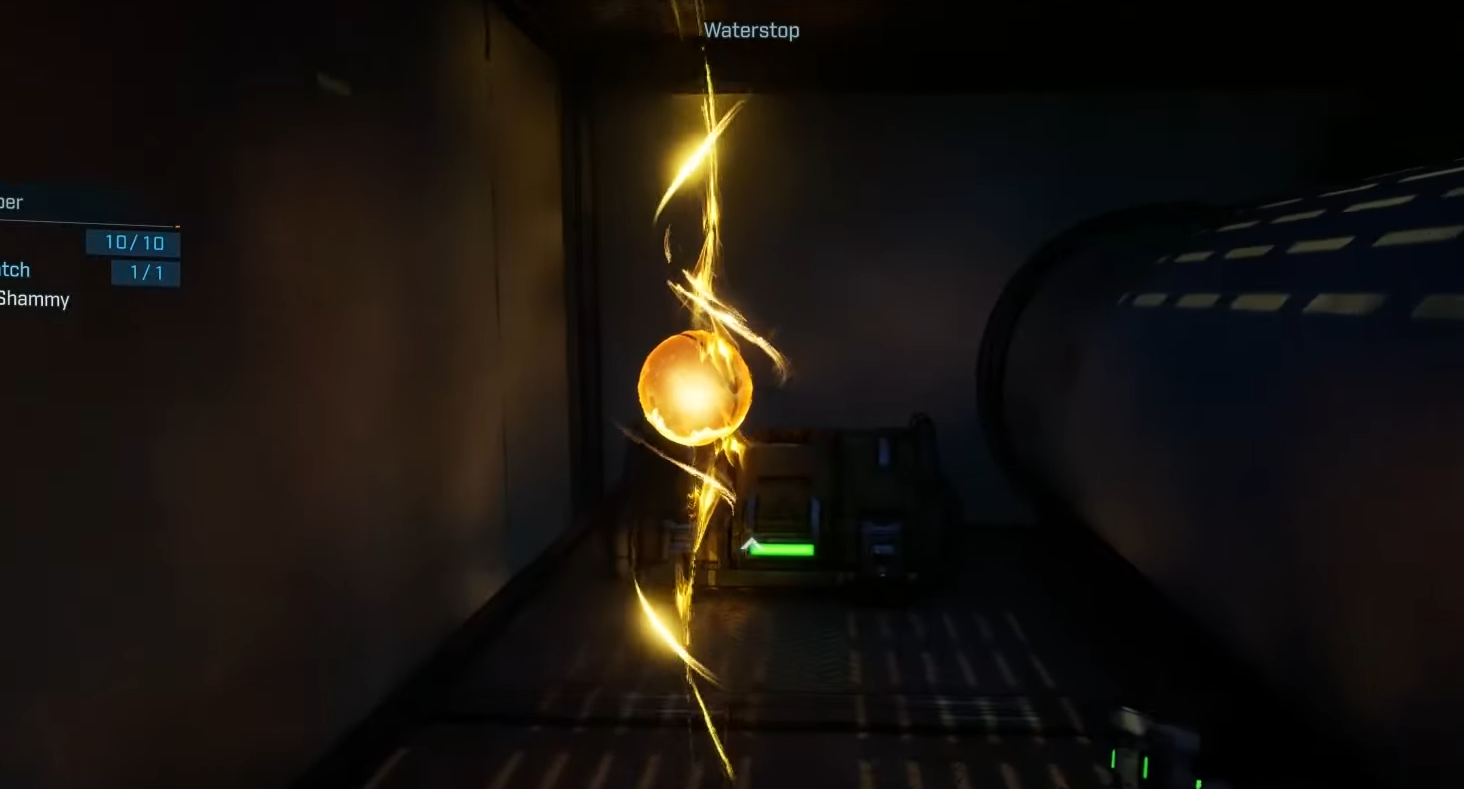
Task: Select the Waterstop location label
Action: [x=750, y=31]
